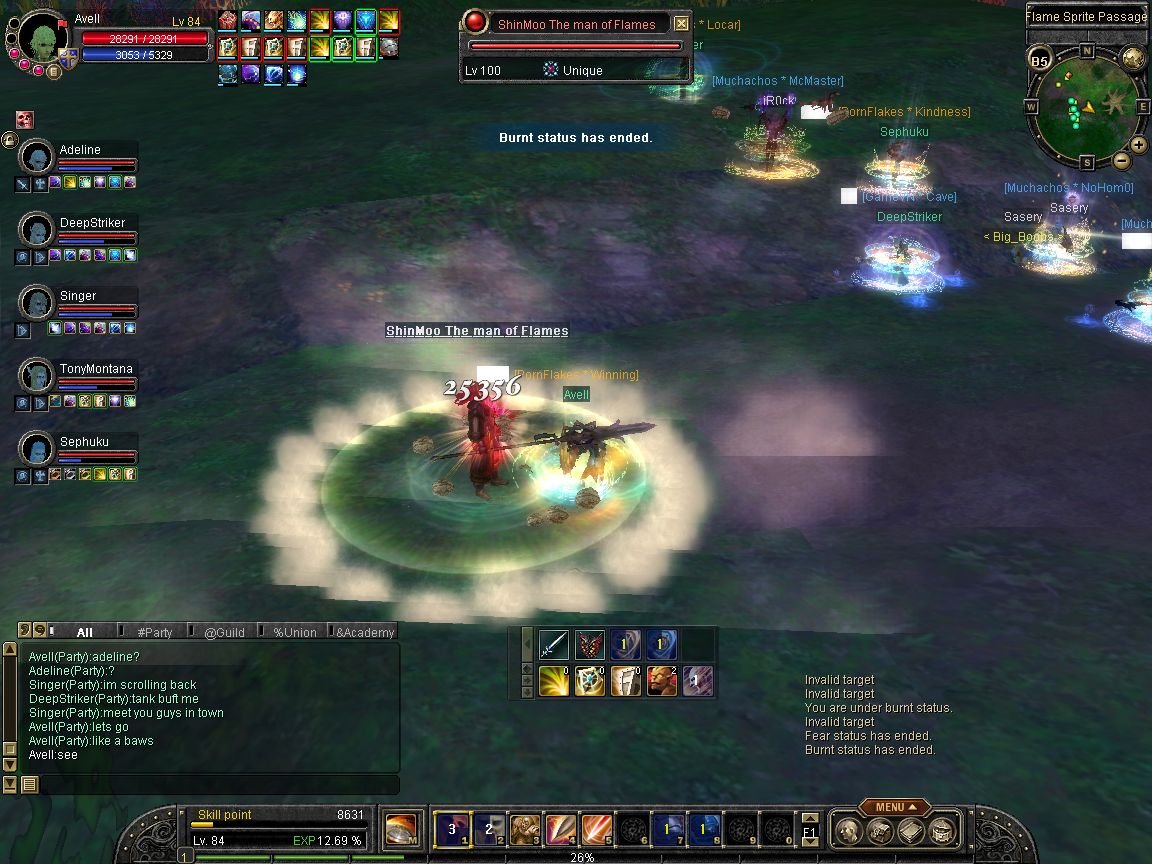This screenshot has height=864, width=1152.
Task: Switch chat to the &Academy tab
Action: pos(364,632)
